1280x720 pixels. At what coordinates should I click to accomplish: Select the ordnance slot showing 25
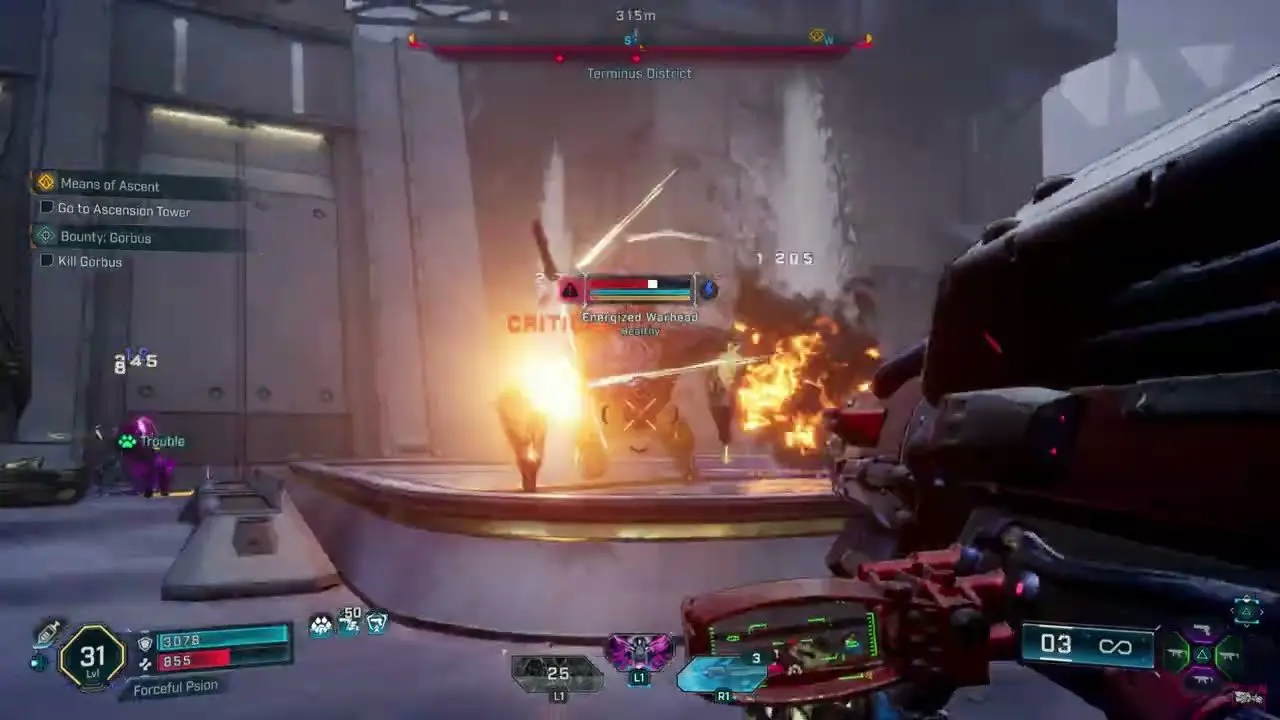click(556, 673)
